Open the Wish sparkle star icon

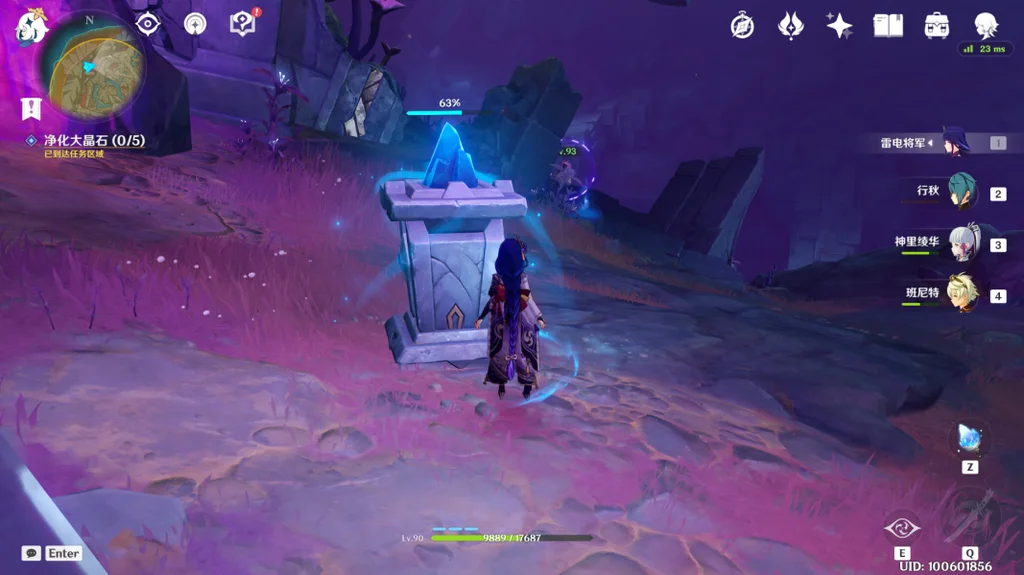point(839,26)
